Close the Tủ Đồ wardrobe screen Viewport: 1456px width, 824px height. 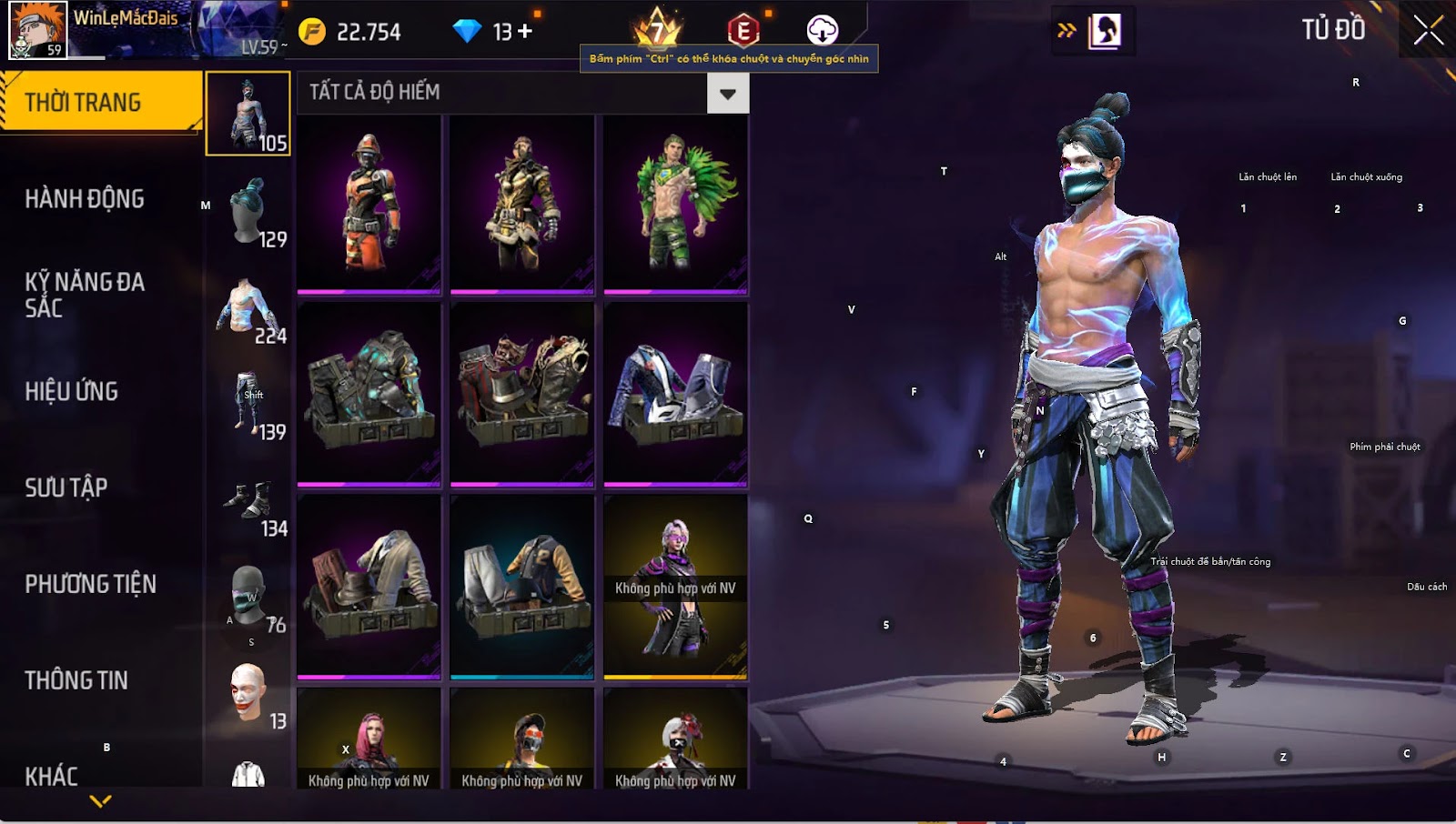click(1428, 30)
